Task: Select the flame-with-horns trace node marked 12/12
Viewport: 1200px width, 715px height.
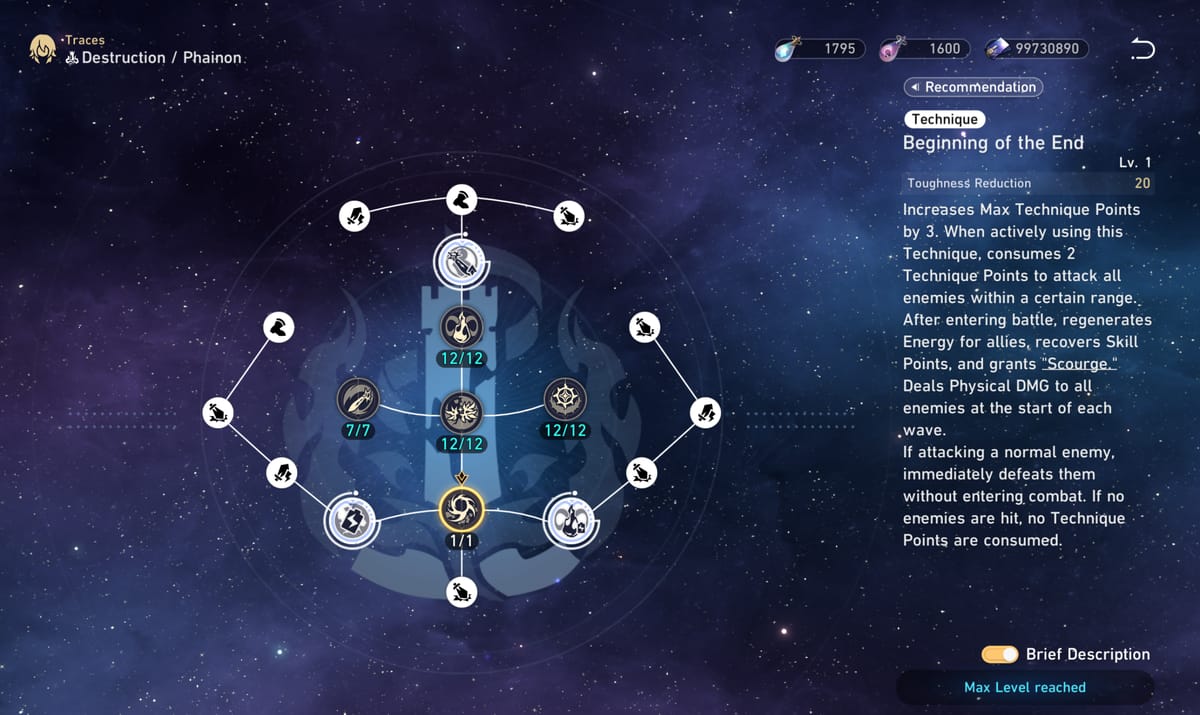Action: pyautogui.click(x=461, y=325)
